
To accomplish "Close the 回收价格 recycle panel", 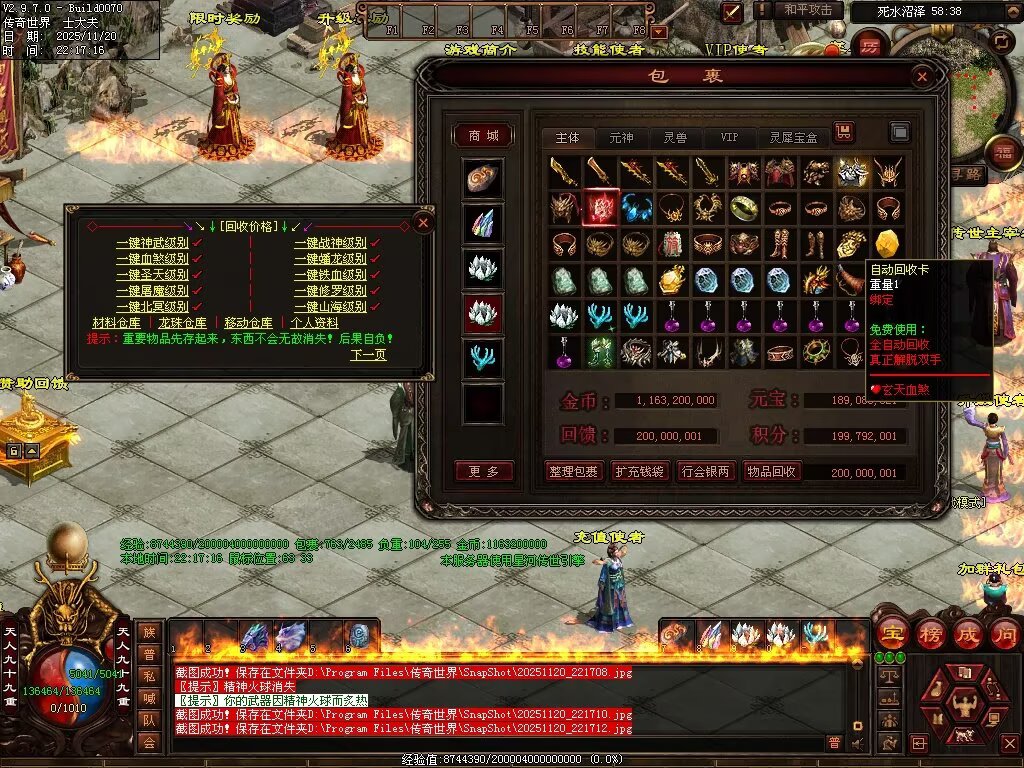I will pyautogui.click(x=423, y=222).
